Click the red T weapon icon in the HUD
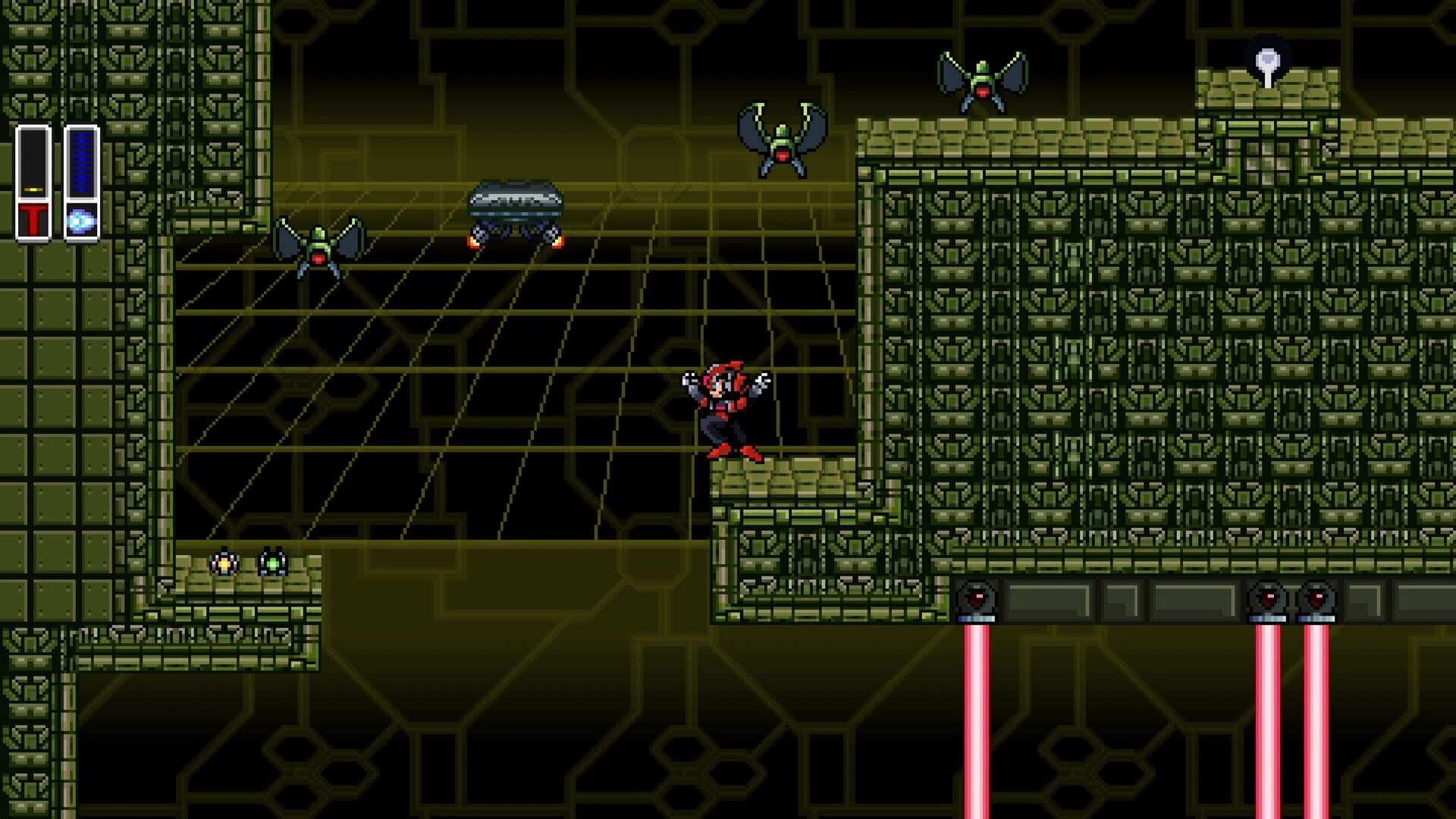 click(32, 217)
